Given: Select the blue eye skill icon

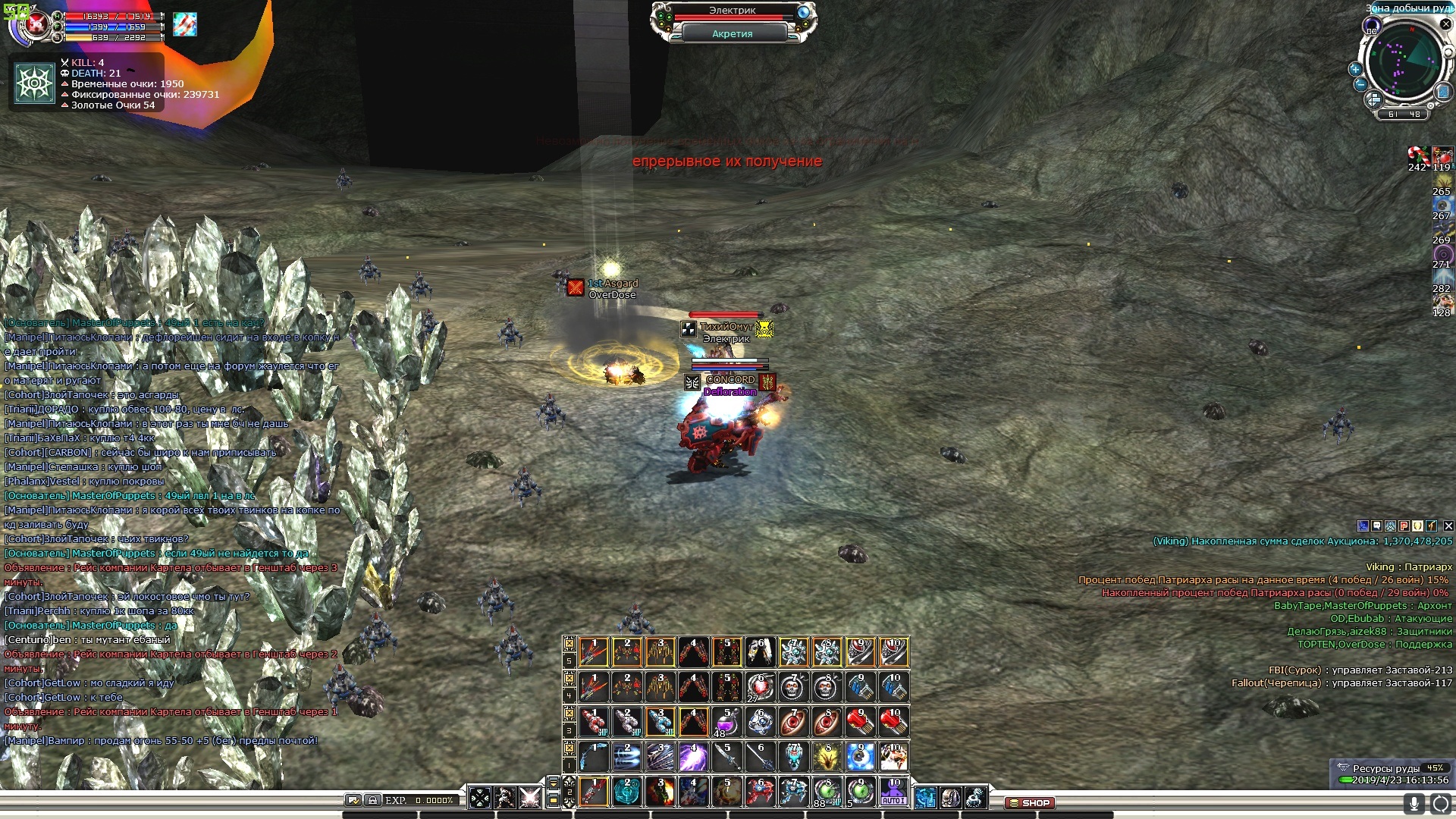Looking at the screenshot, I should [860, 757].
